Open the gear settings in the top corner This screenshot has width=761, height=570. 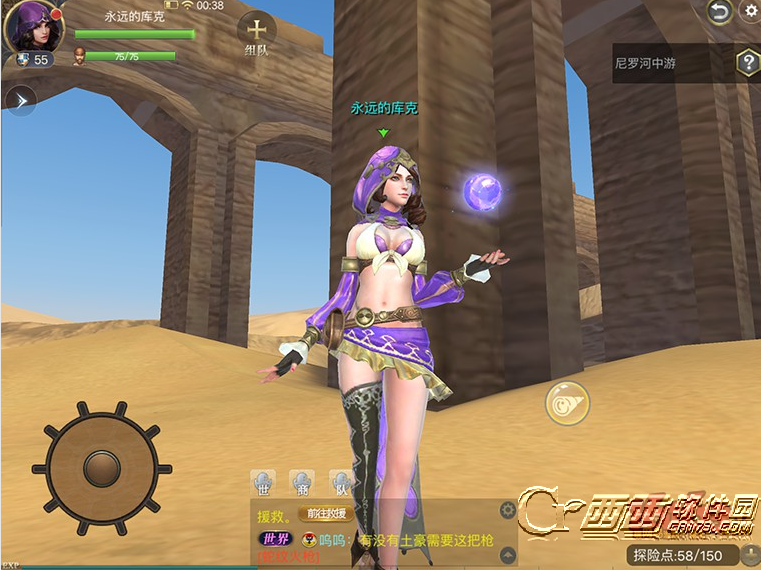(x=751, y=11)
